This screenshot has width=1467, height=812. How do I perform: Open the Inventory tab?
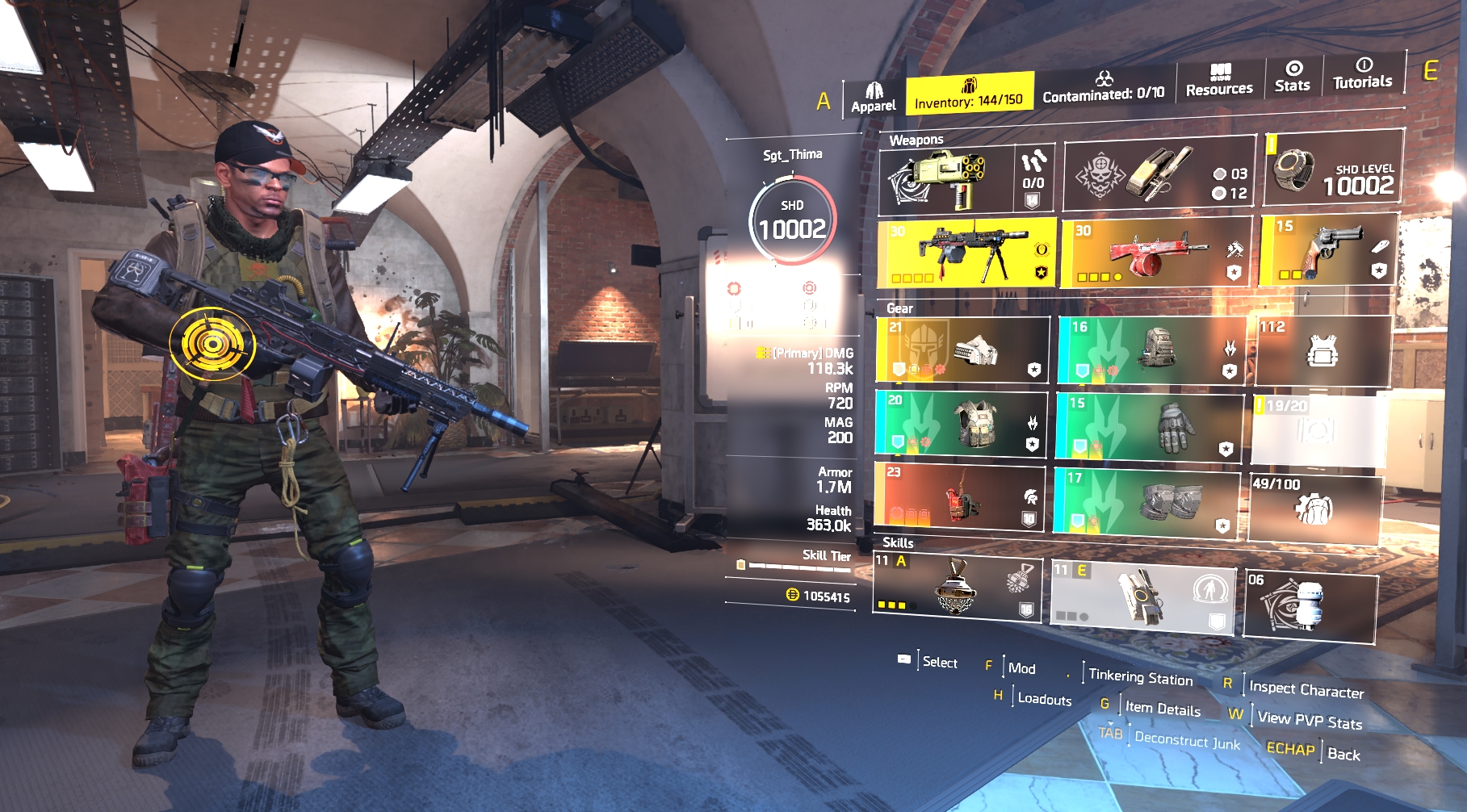(x=969, y=94)
